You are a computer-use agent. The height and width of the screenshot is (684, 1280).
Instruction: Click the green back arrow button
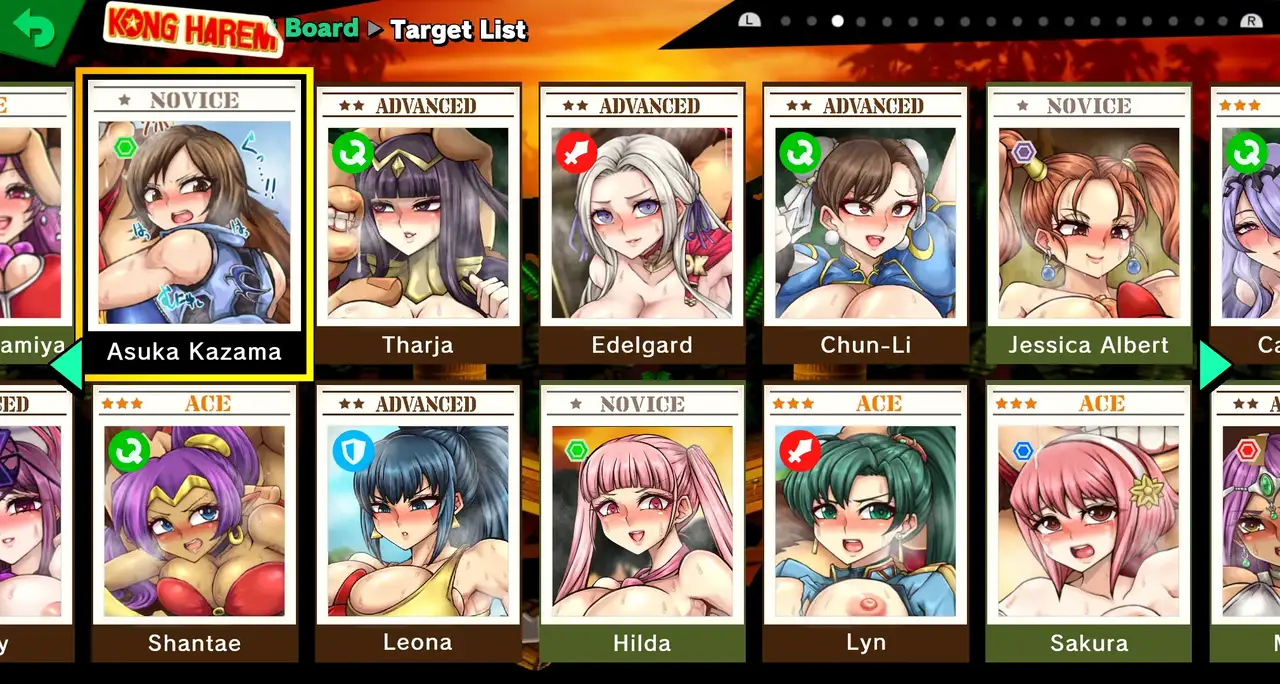pyautogui.click(x=36, y=30)
